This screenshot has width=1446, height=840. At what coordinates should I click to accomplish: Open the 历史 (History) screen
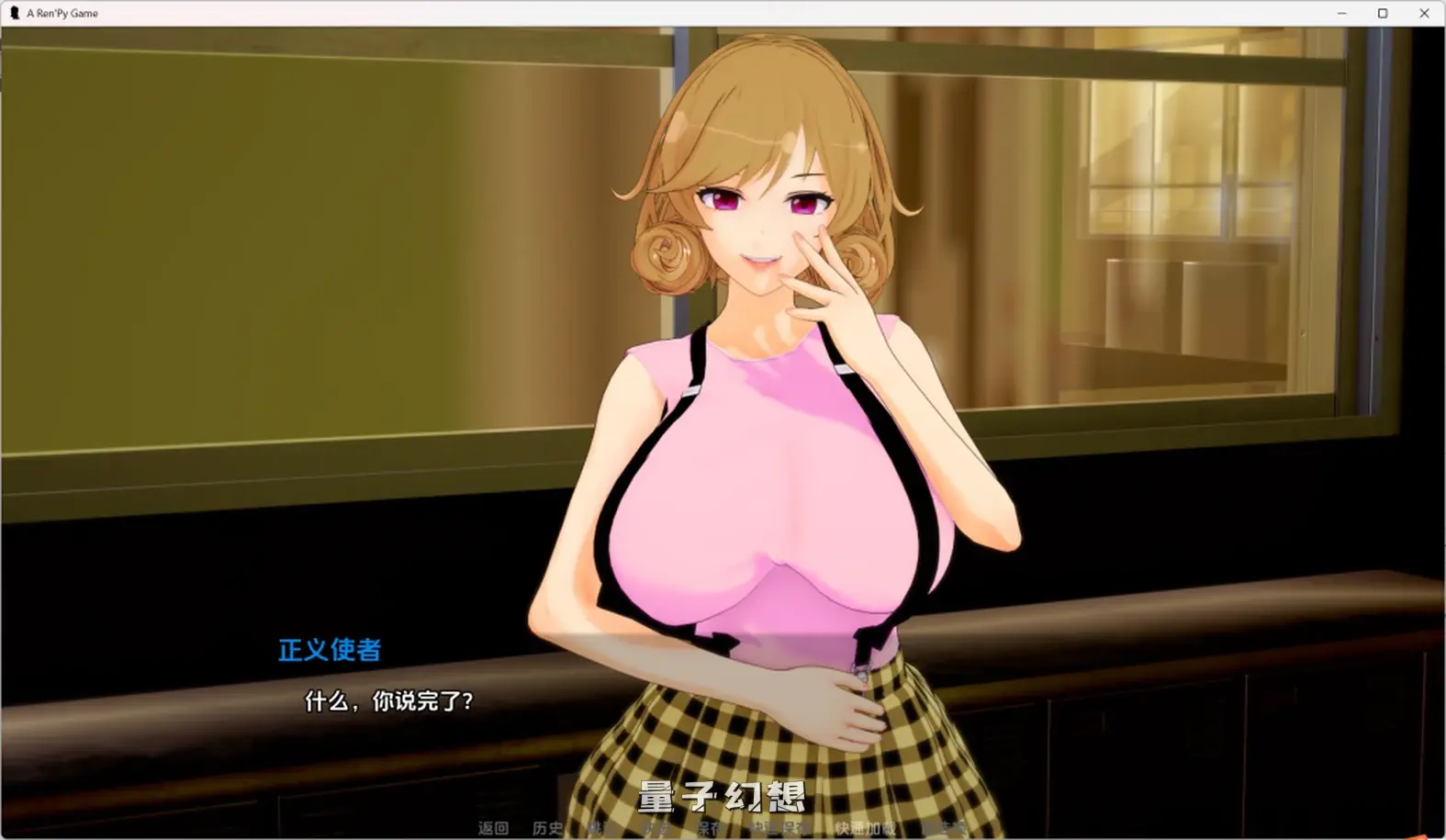coord(547,827)
